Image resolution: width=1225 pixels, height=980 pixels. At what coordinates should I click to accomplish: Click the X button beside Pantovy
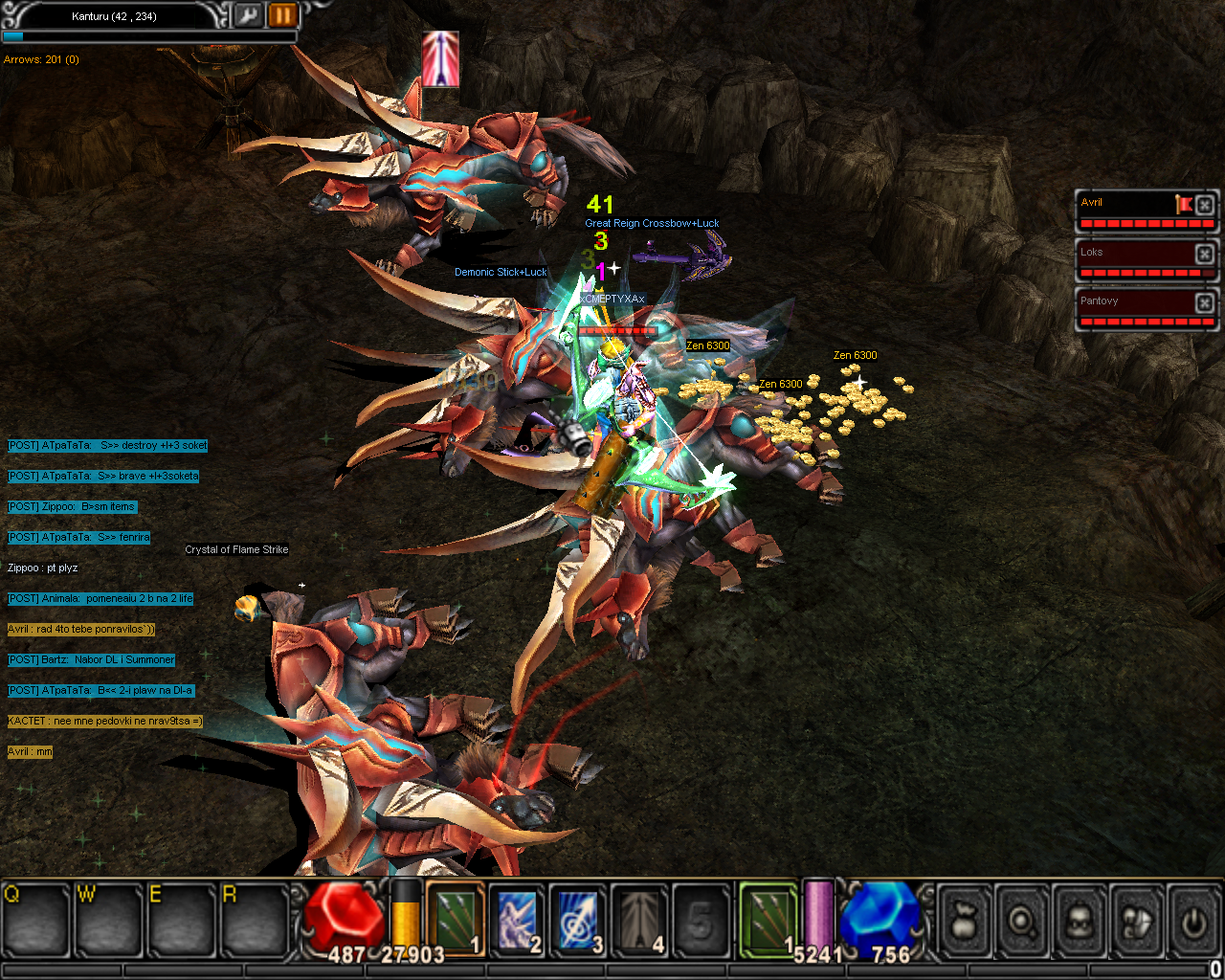[x=1205, y=302]
